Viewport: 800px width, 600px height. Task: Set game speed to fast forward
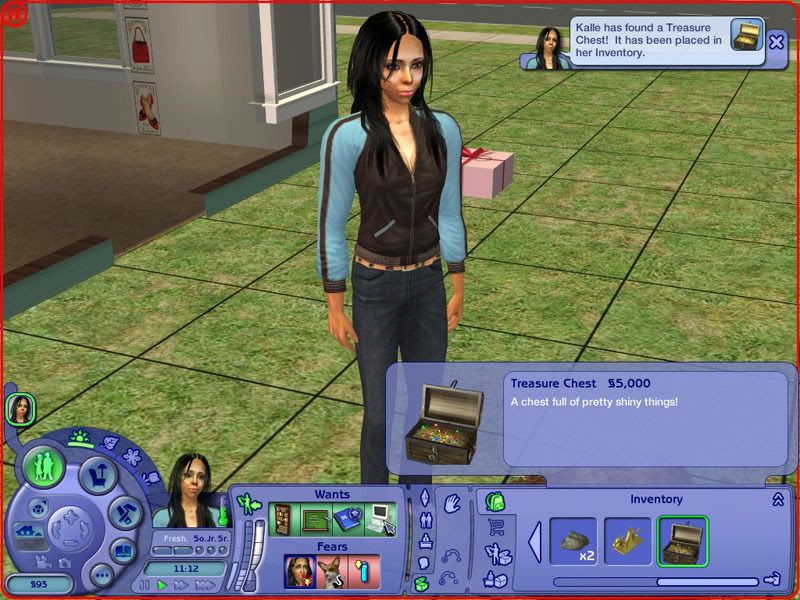pyautogui.click(x=180, y=584)
